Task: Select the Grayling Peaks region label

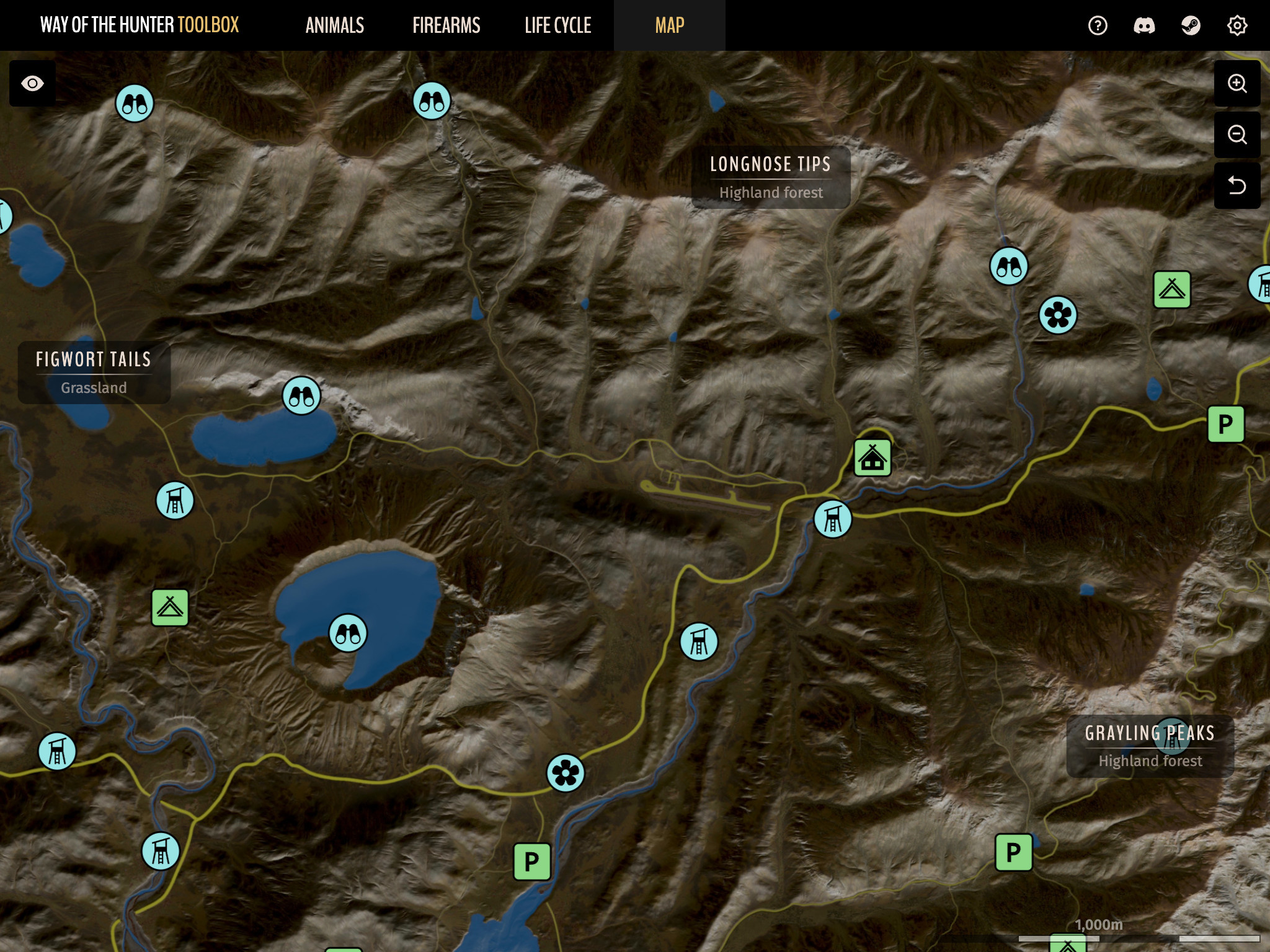Action: click(x=1150, y=746)
